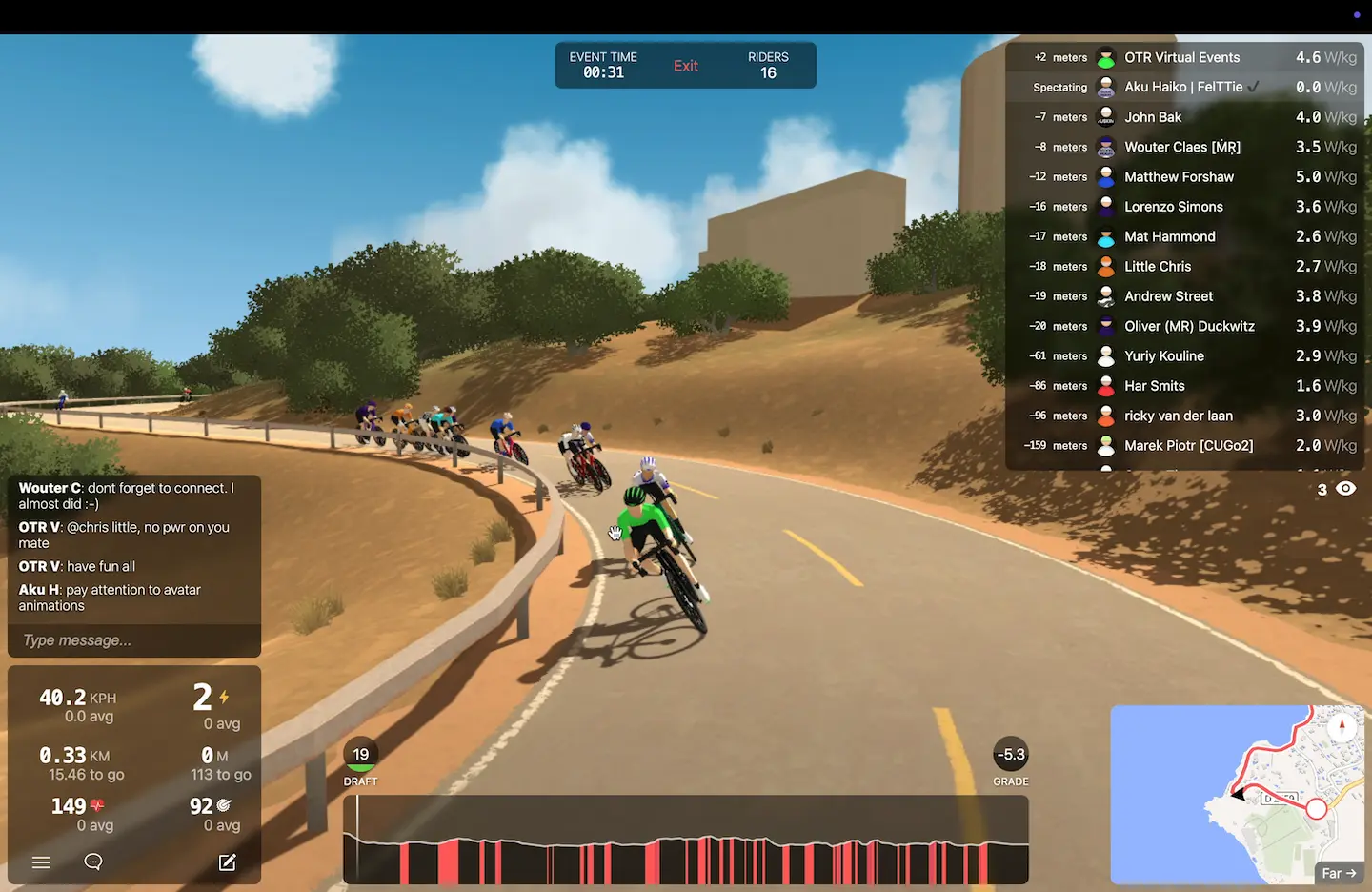This screenshot has height=892, width=1372.
Task: Open the hamburger menu icon
Action: pos(41,862)
